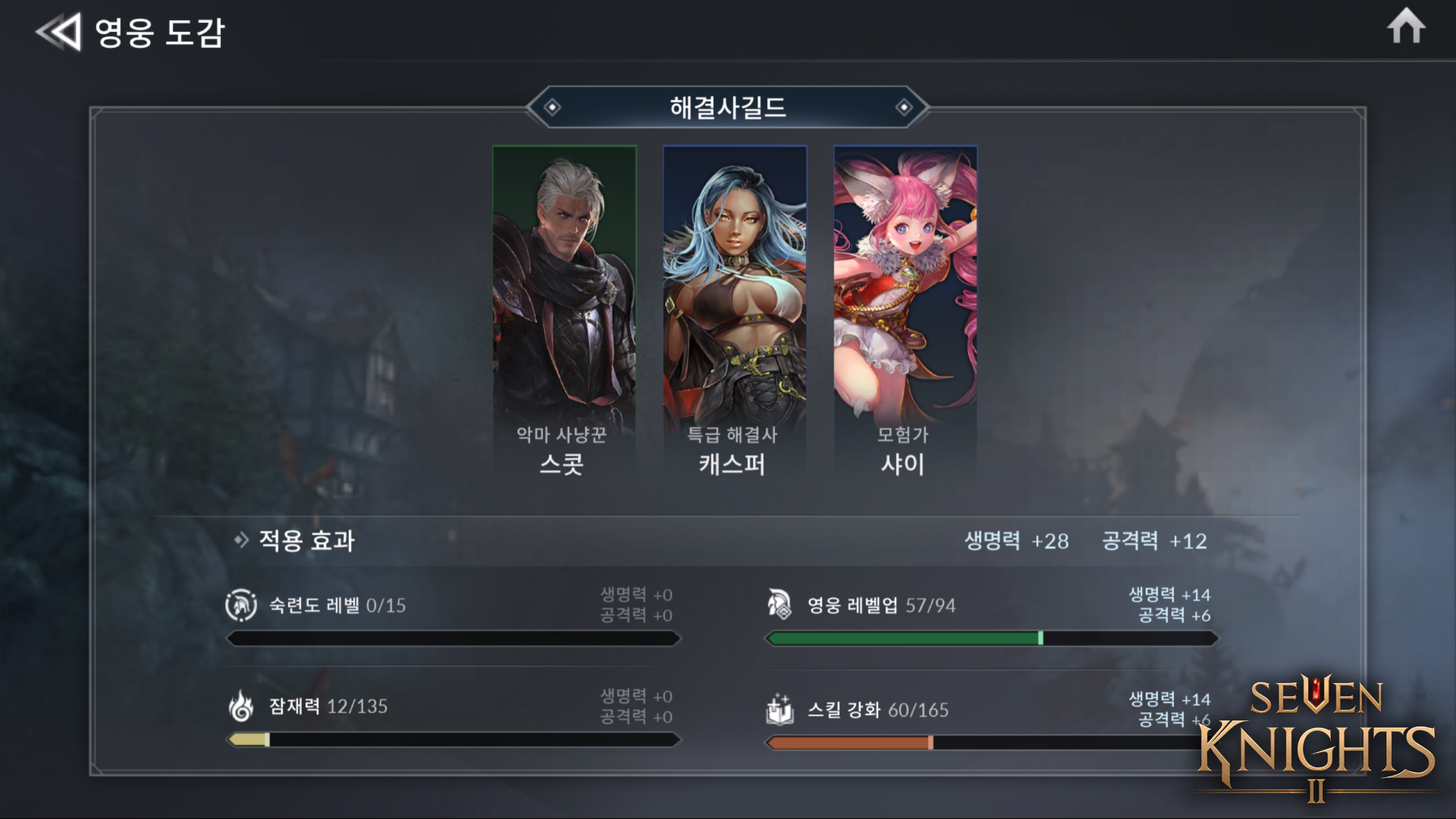View the 영웅 레벨업 effect row

coord(990,616)
